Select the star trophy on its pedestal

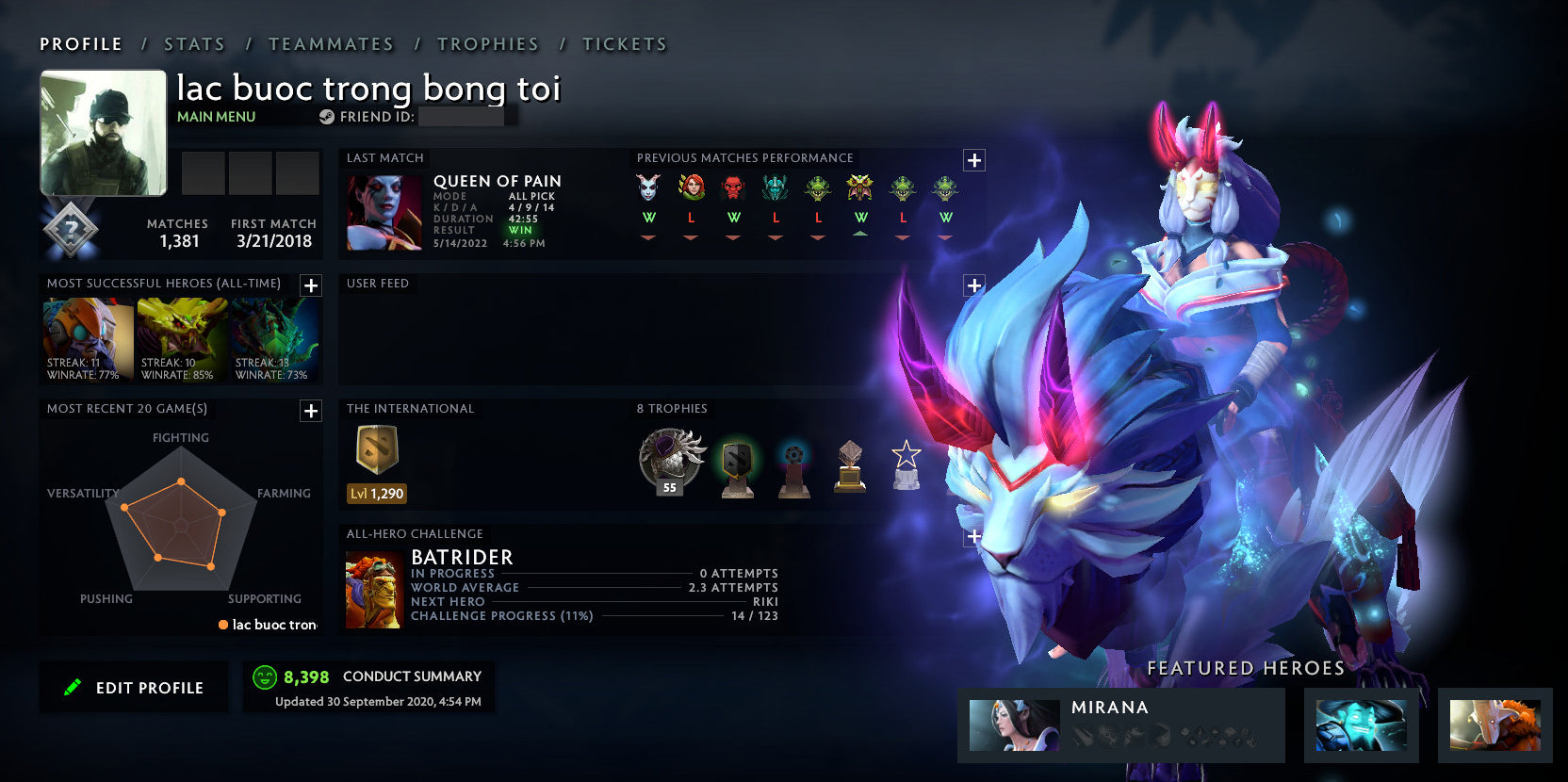(905, 464)
